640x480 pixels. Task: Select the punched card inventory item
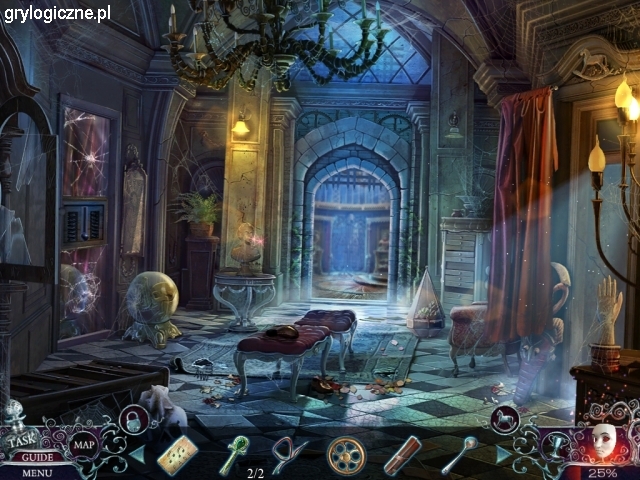click(x=178, y=455)
